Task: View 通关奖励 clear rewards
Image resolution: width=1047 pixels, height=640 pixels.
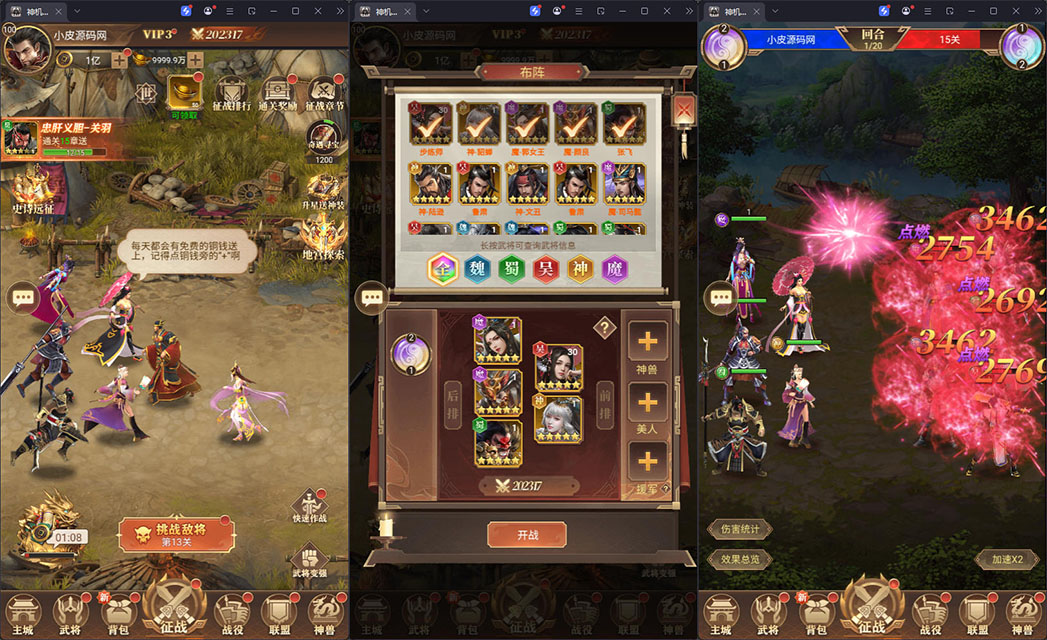Action: (279, 95)
